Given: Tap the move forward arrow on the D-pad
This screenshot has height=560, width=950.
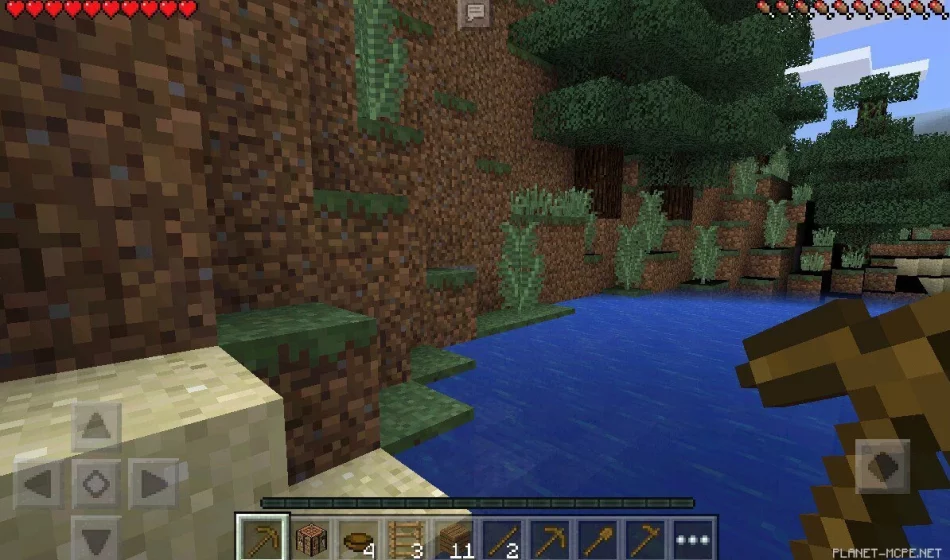Looking at the screenshot, I should pos(97,427).
